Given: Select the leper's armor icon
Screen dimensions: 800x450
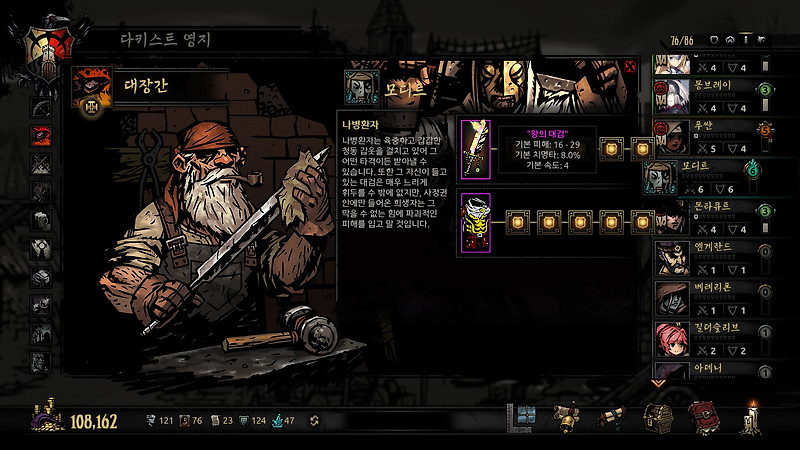Looking at the screenshot, I should [x=473, y=220].
